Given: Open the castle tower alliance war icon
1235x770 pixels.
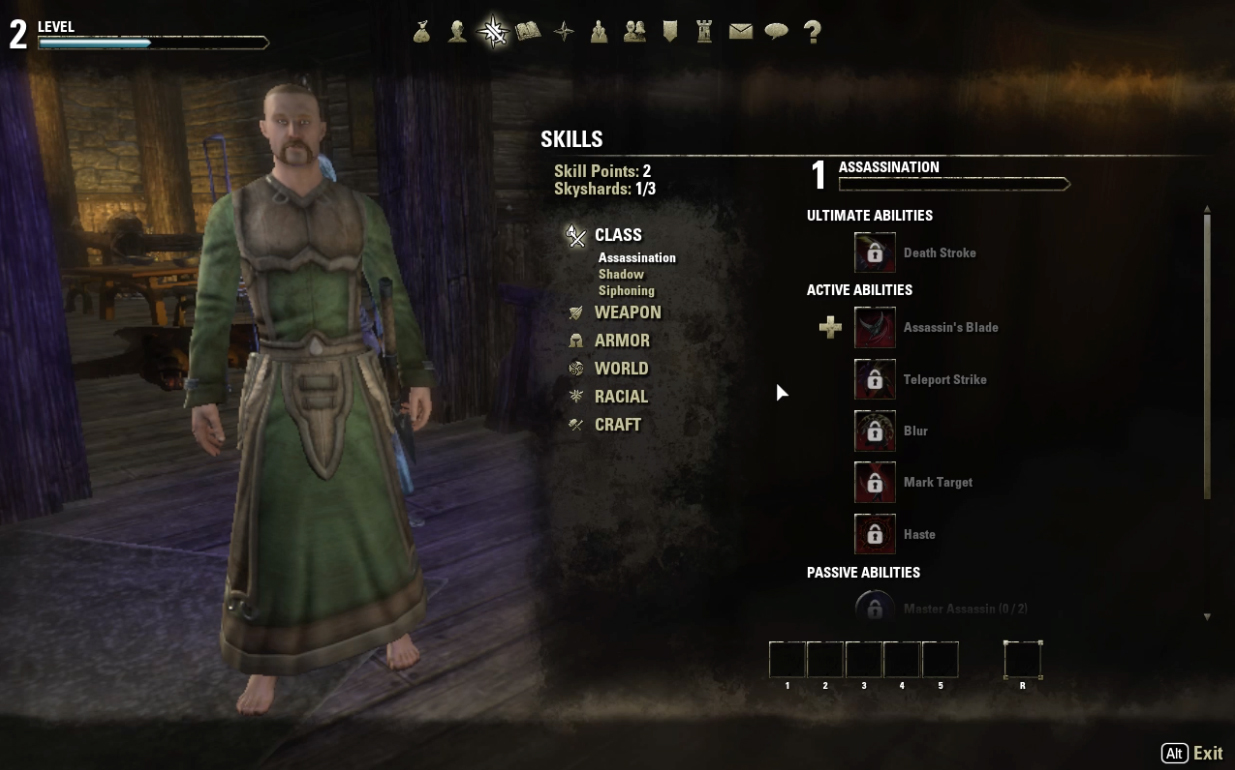Looking at the screenshot, I should 704,32.
